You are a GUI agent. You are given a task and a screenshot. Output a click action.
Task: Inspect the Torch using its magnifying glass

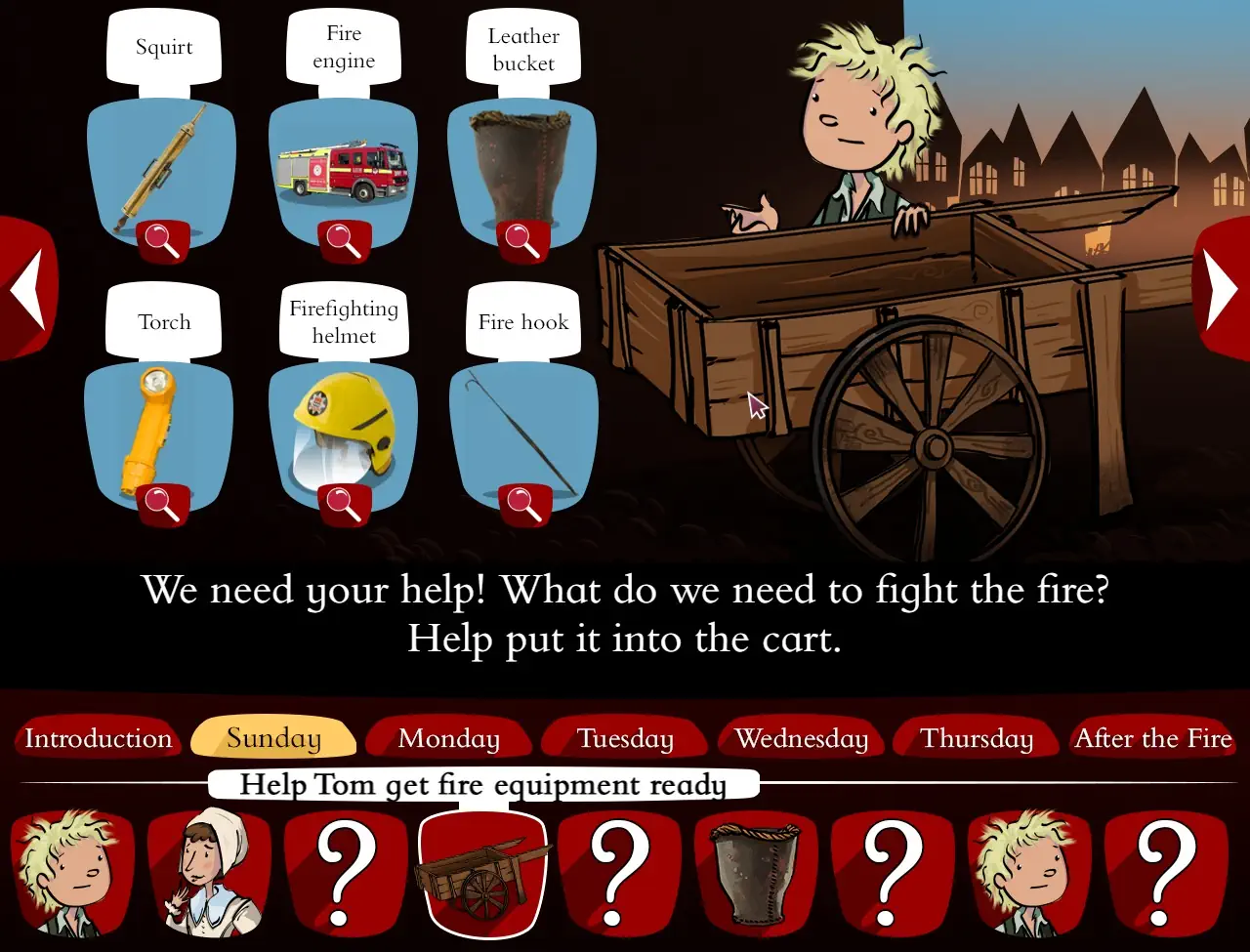pyautogui.click(x=162, y=501)
